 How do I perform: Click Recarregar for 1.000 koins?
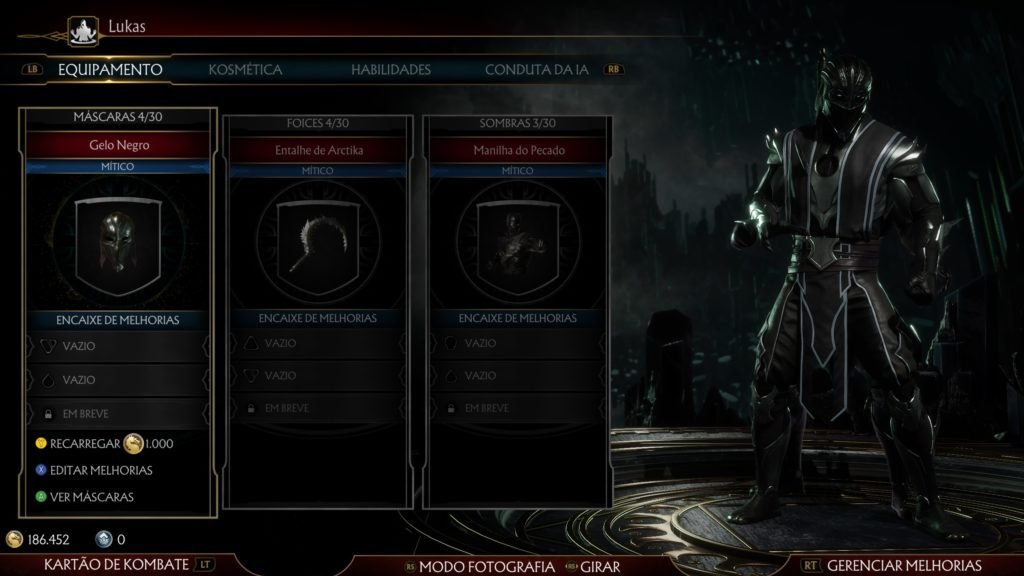(x=105, y=443)
